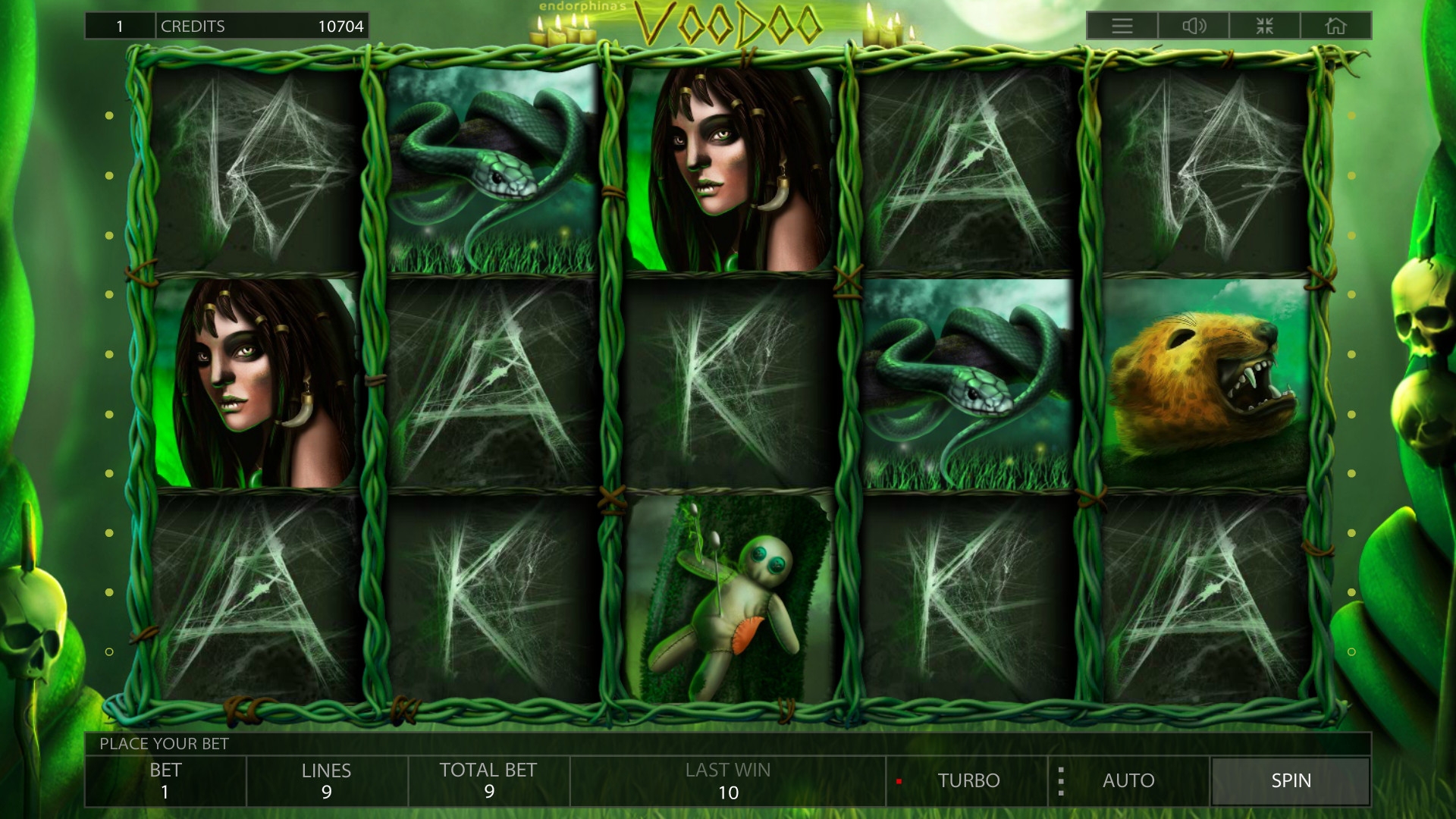Open the hamburger menu

click(x=1122, y=27)
